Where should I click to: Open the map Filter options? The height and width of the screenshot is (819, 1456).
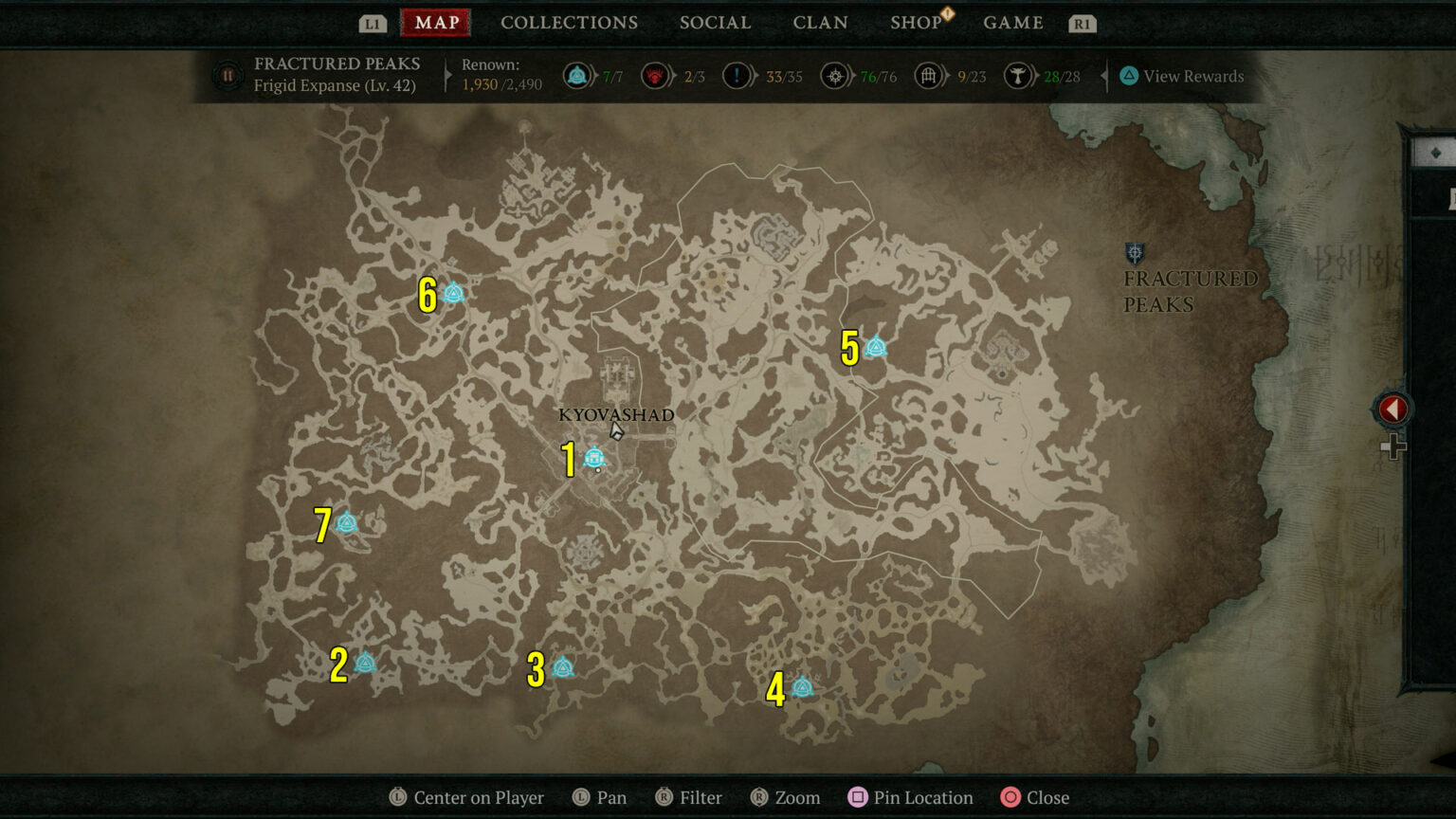click(x=689, y=797)
